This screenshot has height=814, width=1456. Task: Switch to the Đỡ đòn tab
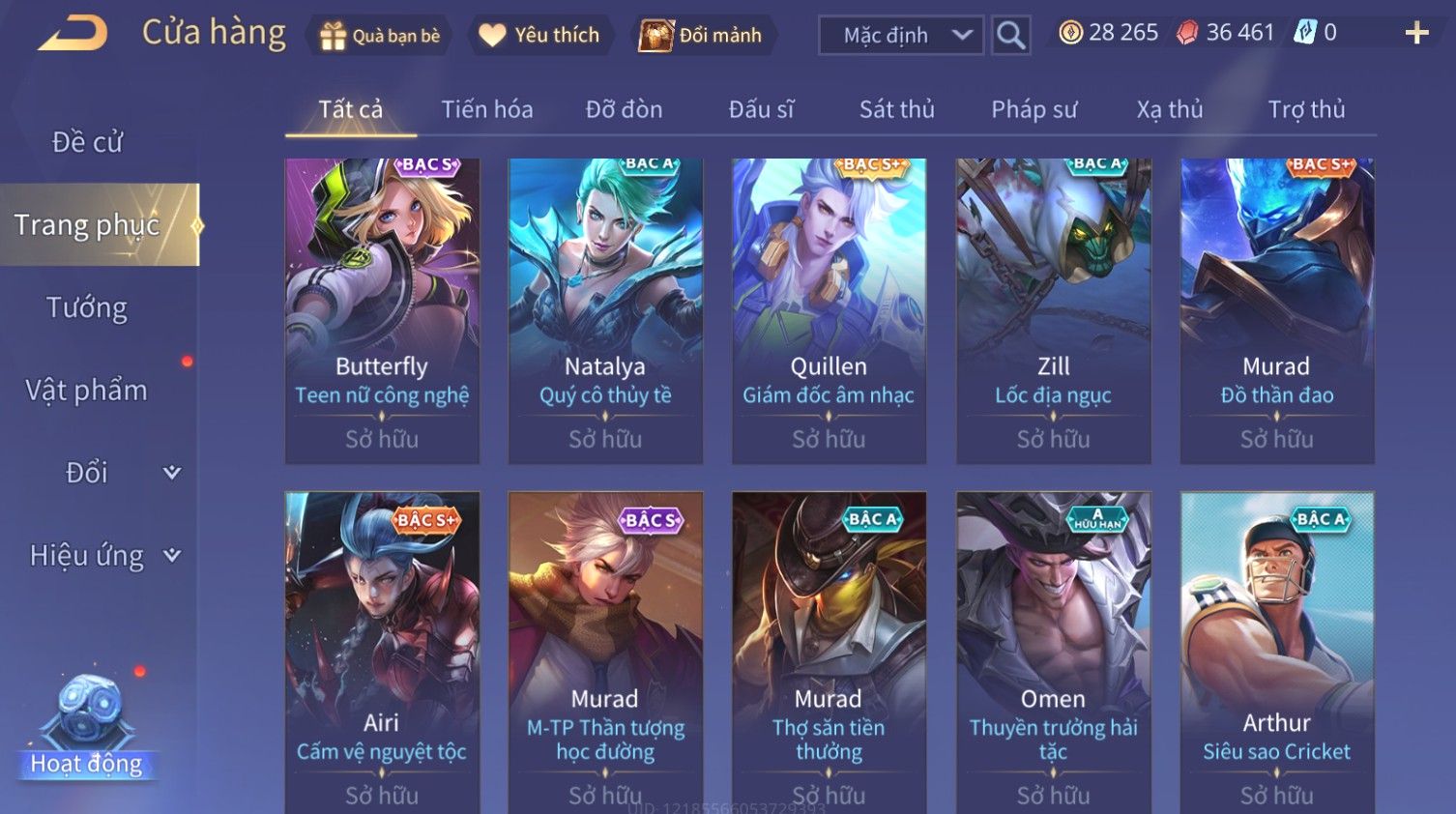tap(624, 109)
